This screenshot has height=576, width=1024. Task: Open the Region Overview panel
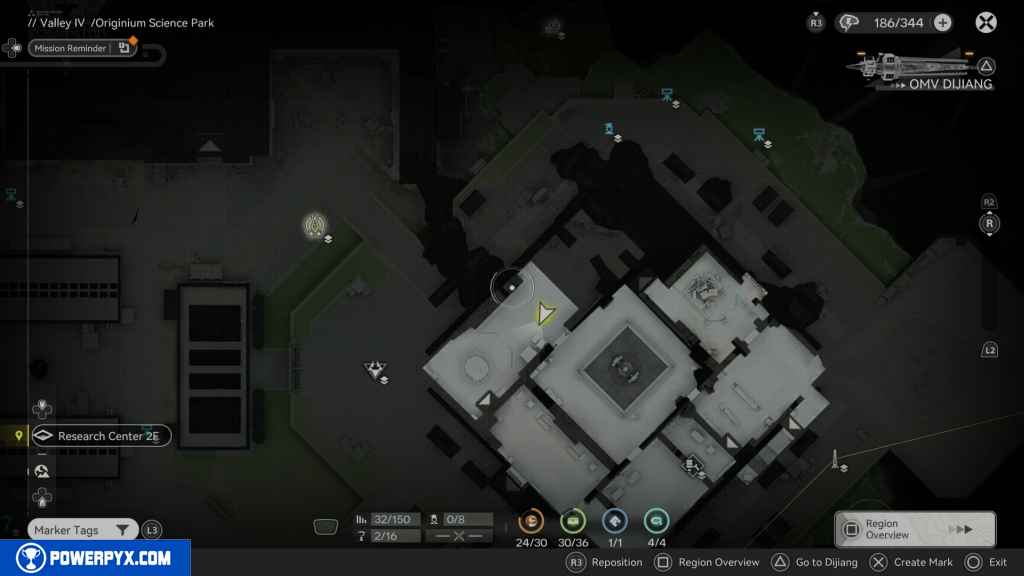pos(914,529)
